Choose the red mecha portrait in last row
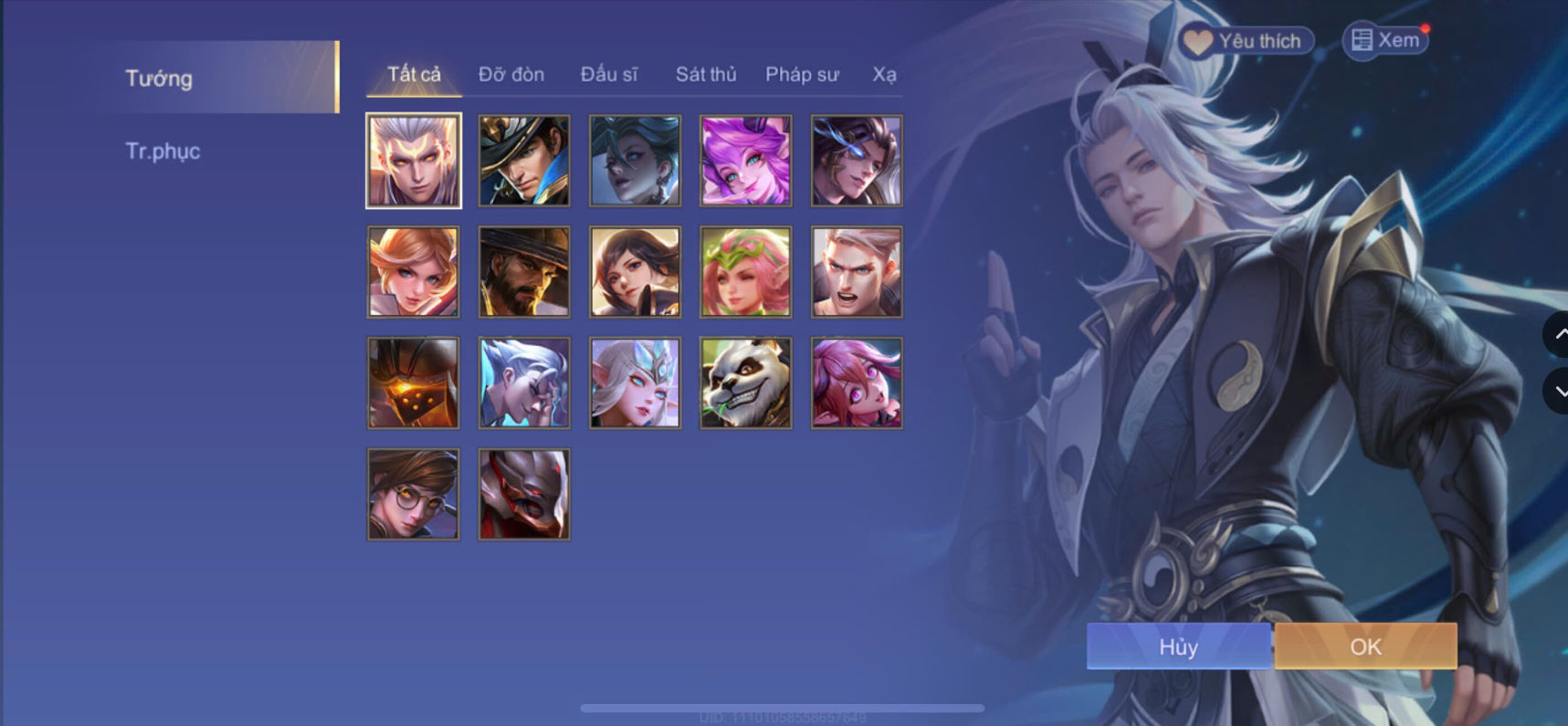 tap(523, 493)
